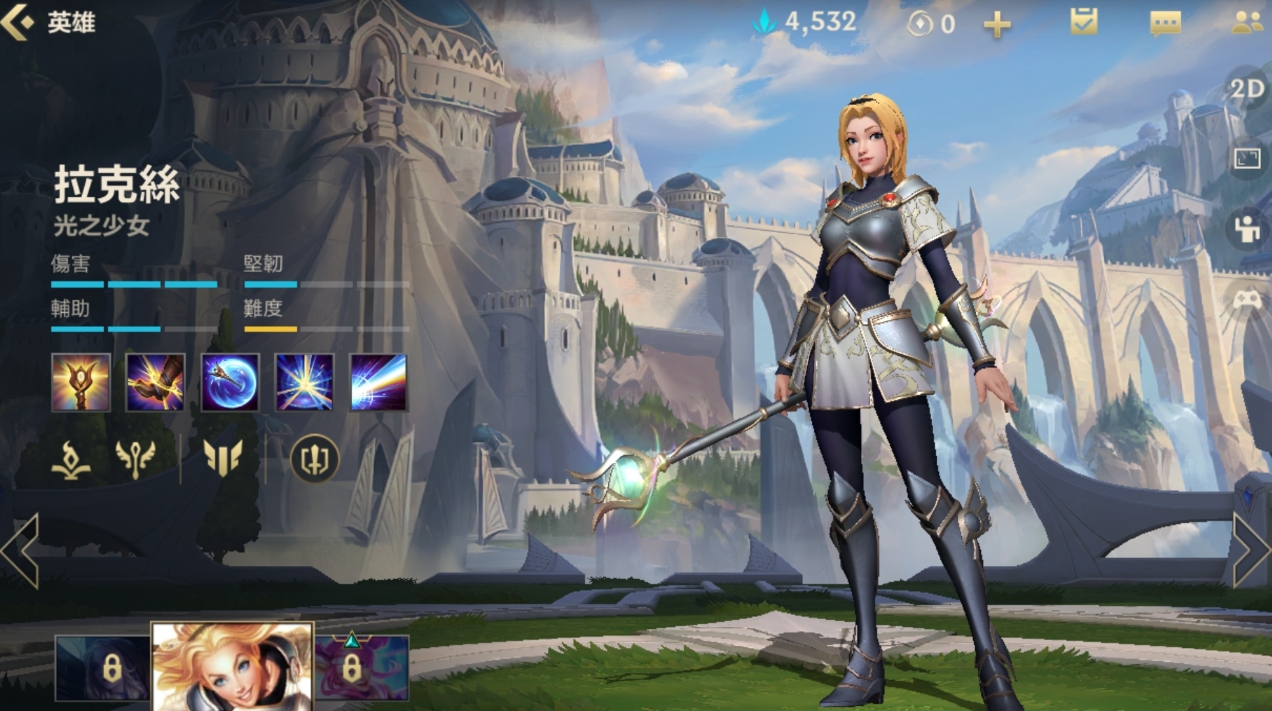The width and height of the screenshot is (1272, 711).
Task: View the starburst Lucent Singularity ability icon
Action: pyautogui.click(x=304, y=382)
